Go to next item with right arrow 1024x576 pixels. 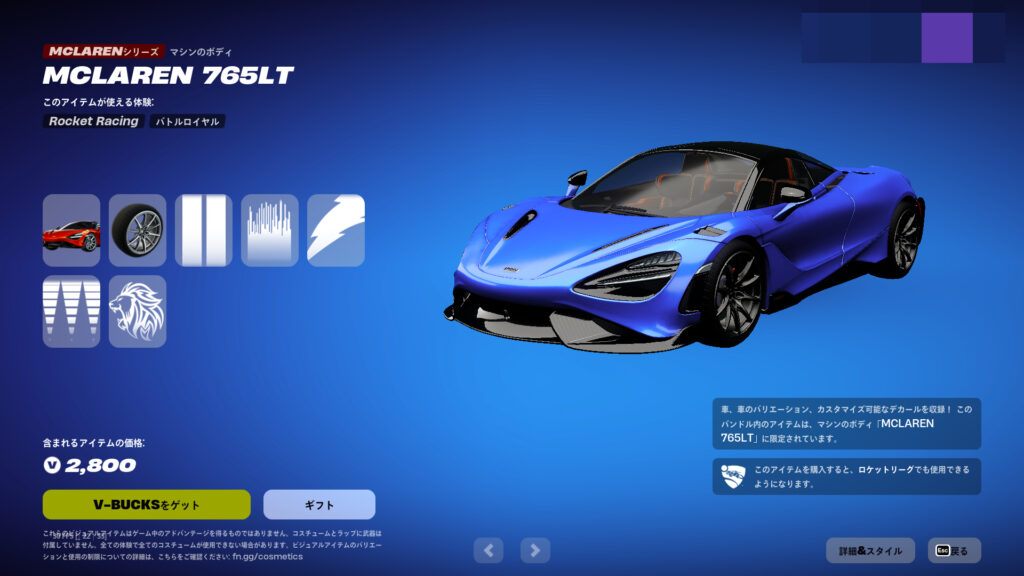coord(536,549)
